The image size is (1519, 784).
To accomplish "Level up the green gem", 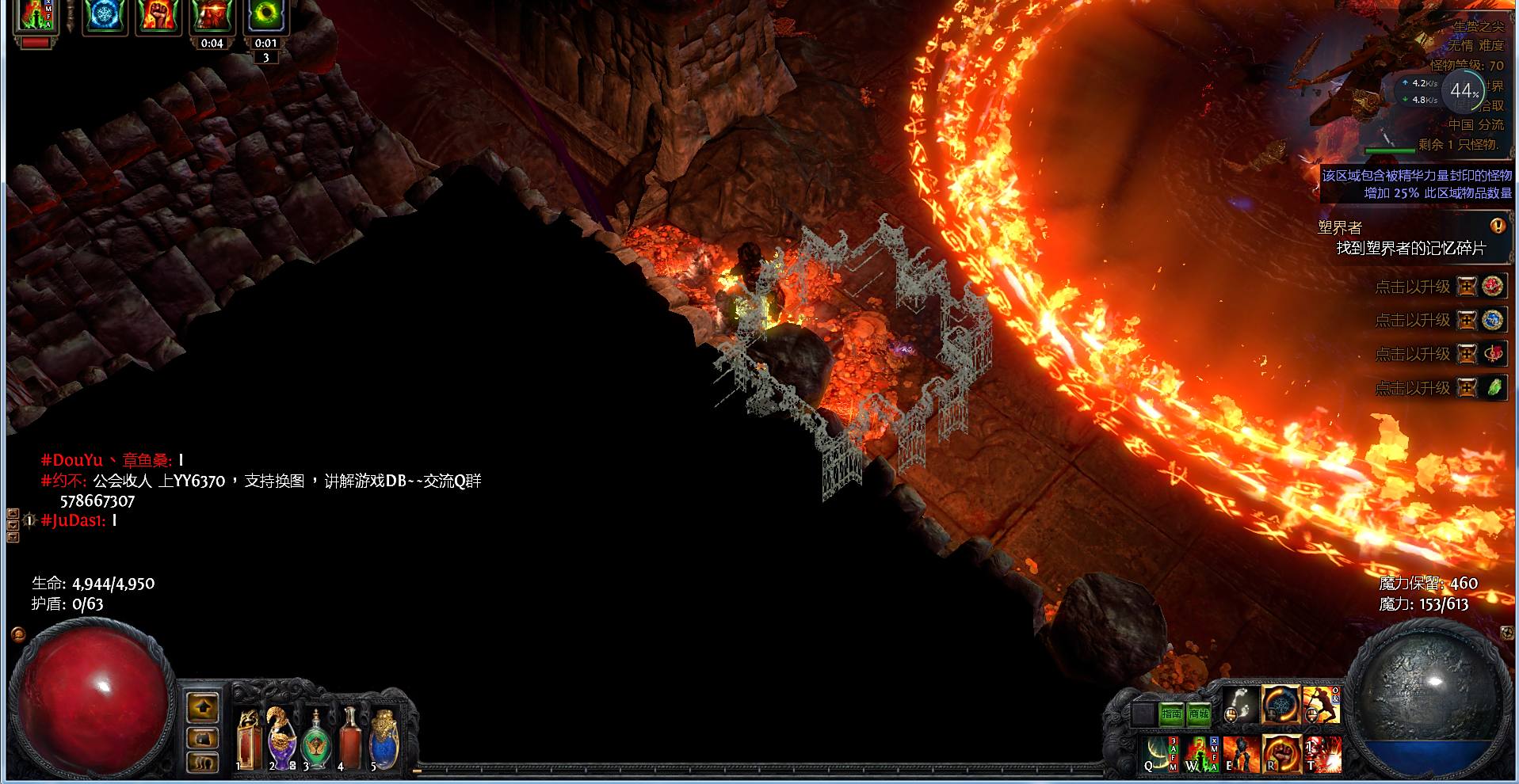I will click(1468, 388).
